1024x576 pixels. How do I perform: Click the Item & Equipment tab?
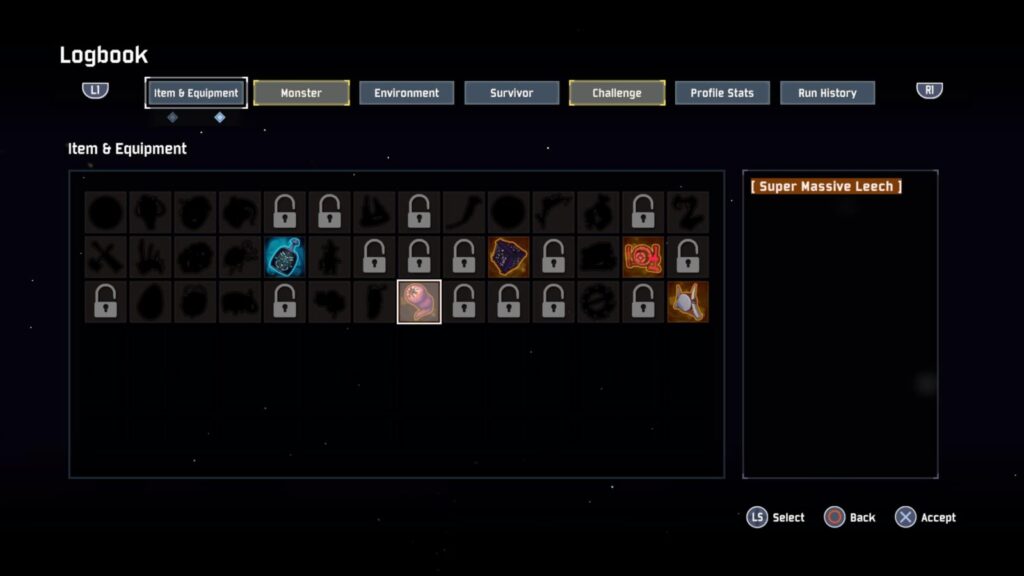196,93
